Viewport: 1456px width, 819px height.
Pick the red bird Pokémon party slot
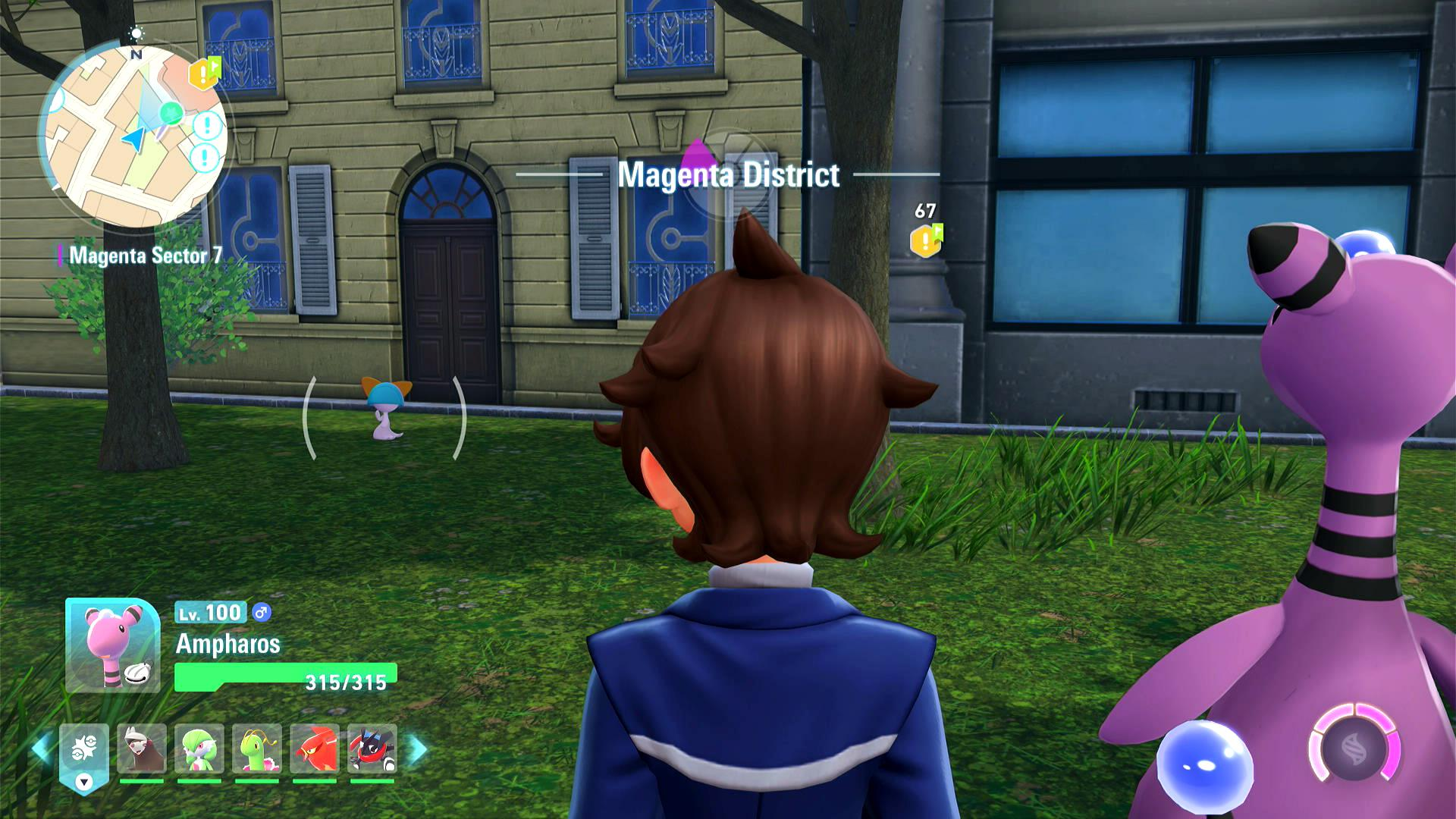click(315, 749)
